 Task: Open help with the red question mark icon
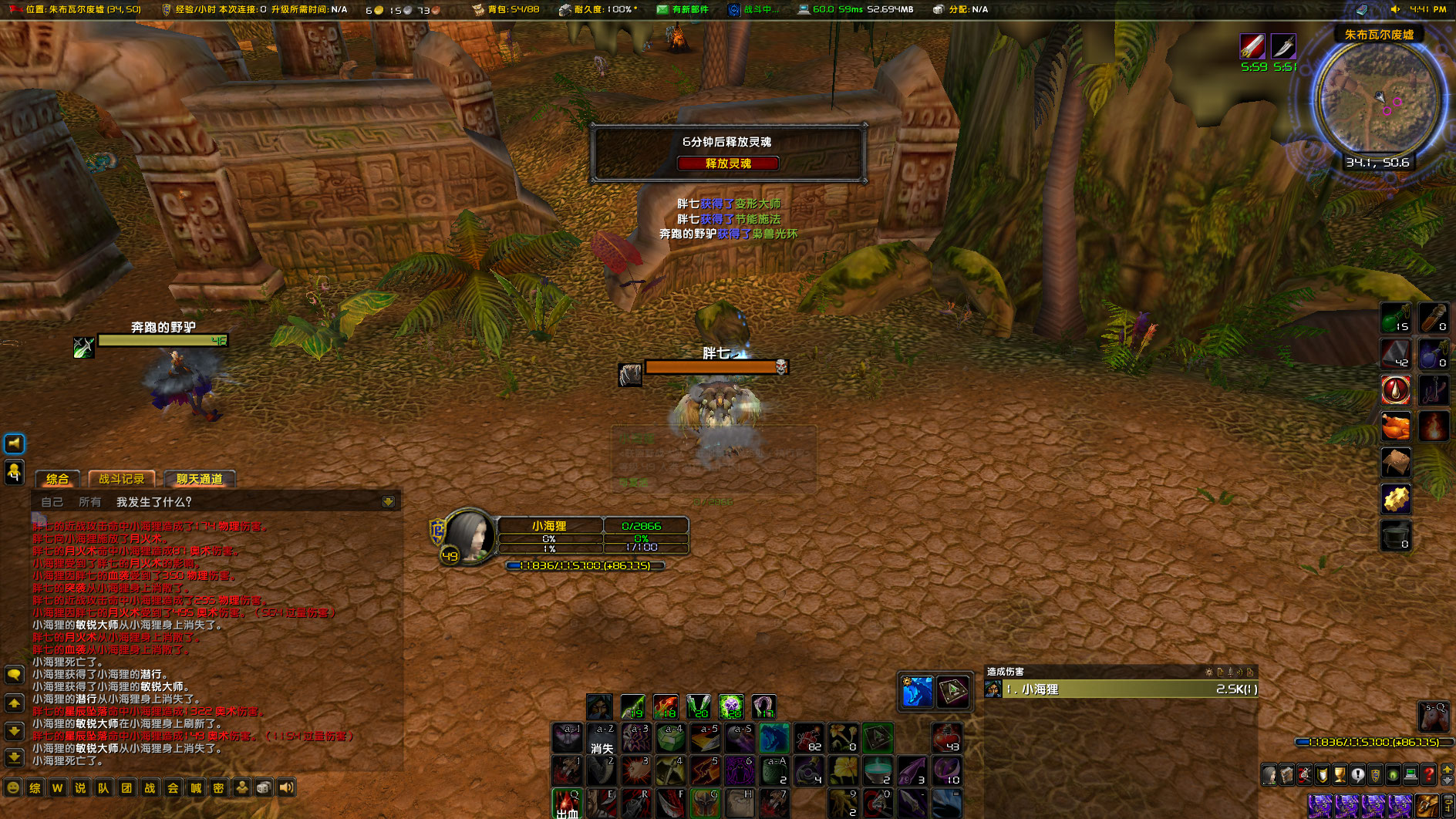coord(1428,774)
